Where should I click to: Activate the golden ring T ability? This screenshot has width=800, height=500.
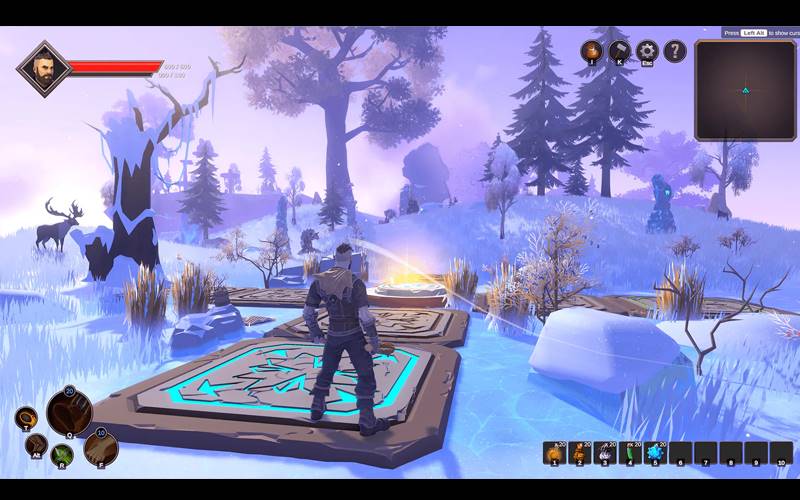point(25,417)
